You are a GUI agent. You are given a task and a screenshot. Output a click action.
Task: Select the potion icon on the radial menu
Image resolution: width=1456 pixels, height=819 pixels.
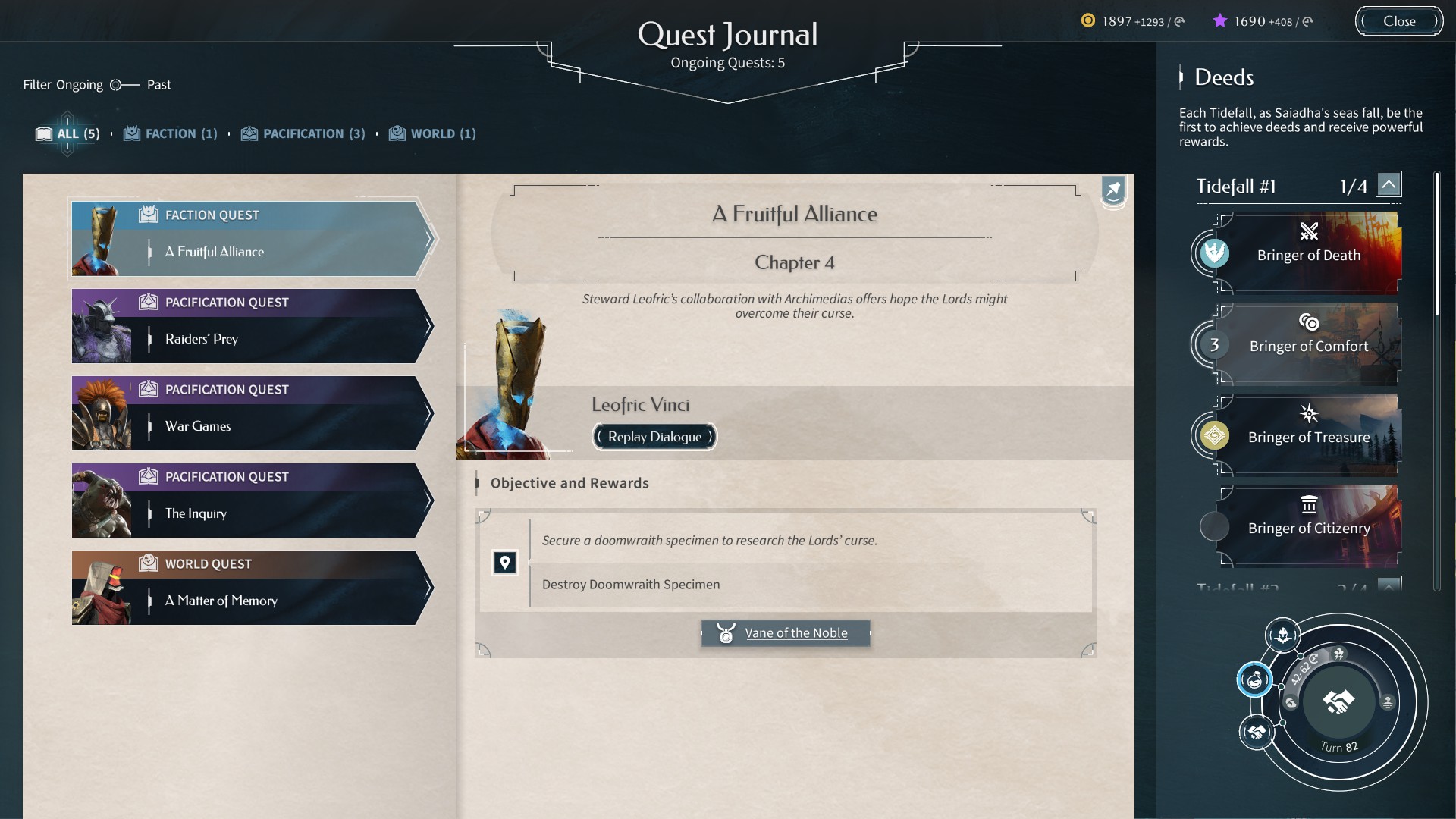(x=1255, y=679)
